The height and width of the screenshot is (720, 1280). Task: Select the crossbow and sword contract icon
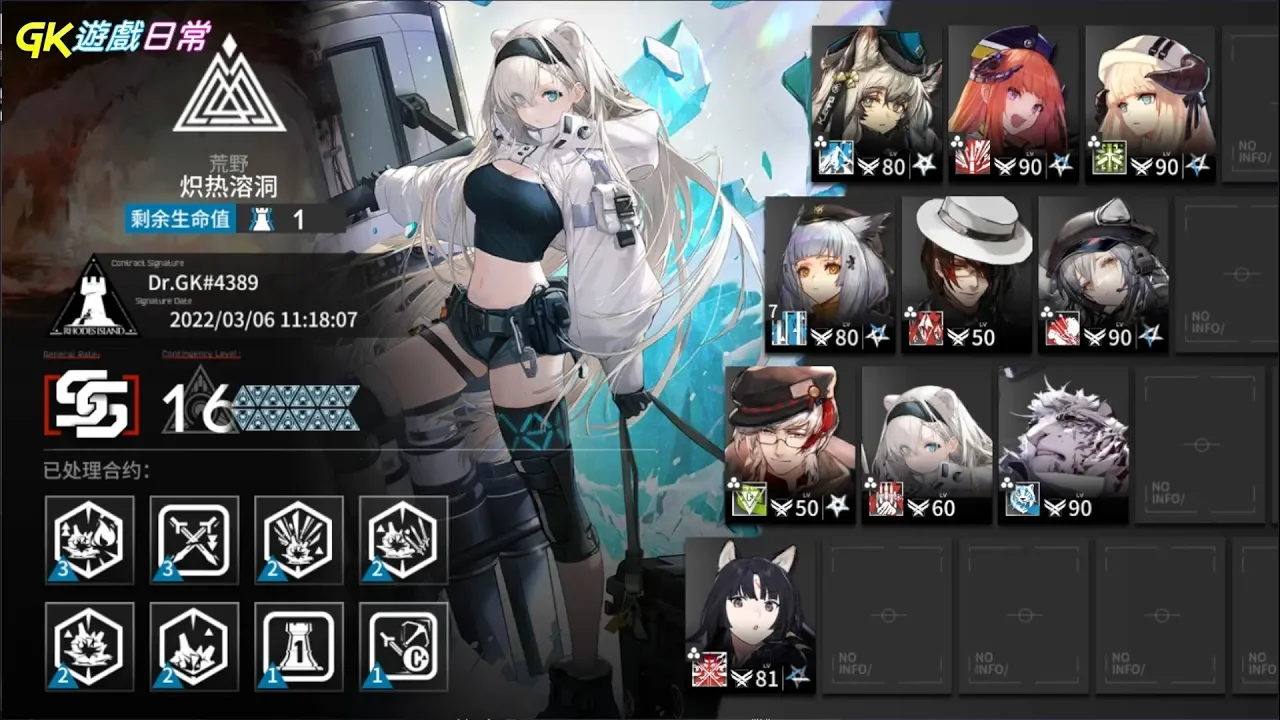(x=403, y=647)
